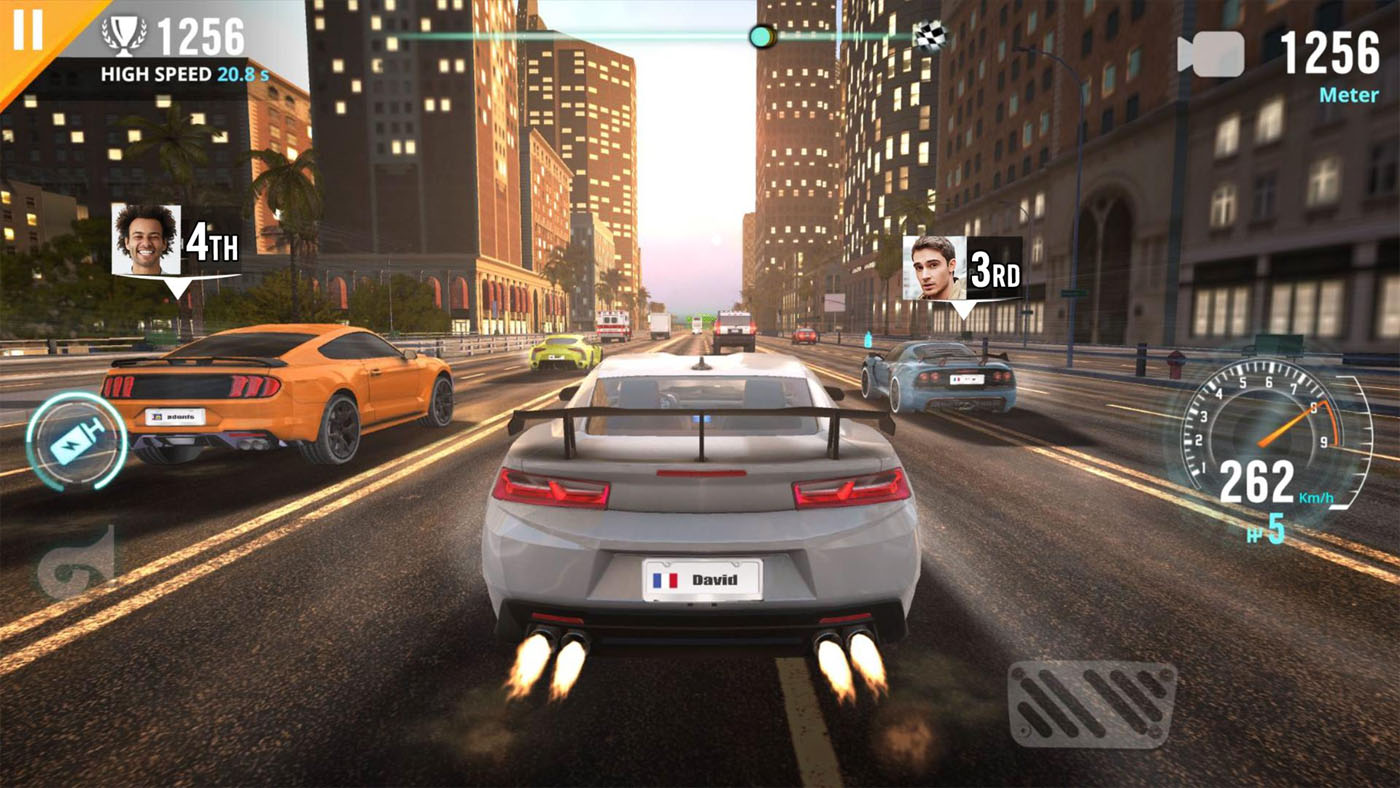This screenshot has height=788, width=1400.
Task: Tap the pause button in the top-left corner
Action: (30, 31)
